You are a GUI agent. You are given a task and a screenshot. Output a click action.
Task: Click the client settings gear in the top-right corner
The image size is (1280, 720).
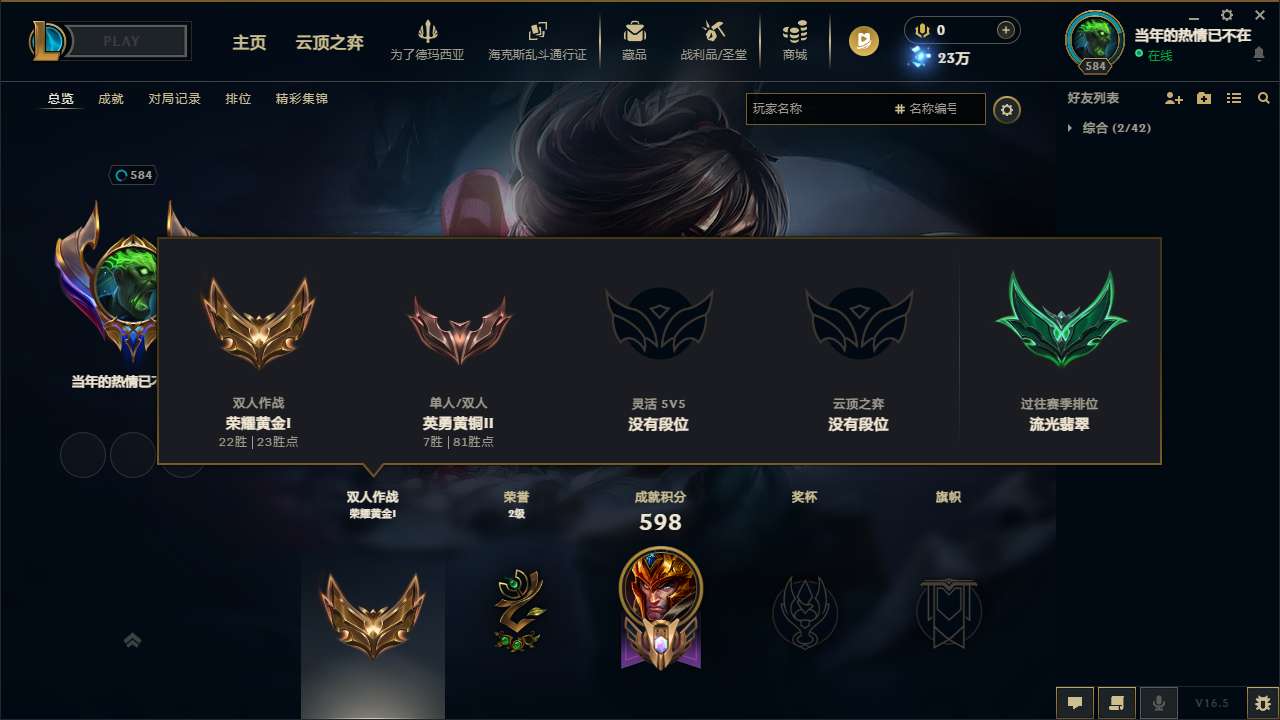click(x=1226, y=15)
